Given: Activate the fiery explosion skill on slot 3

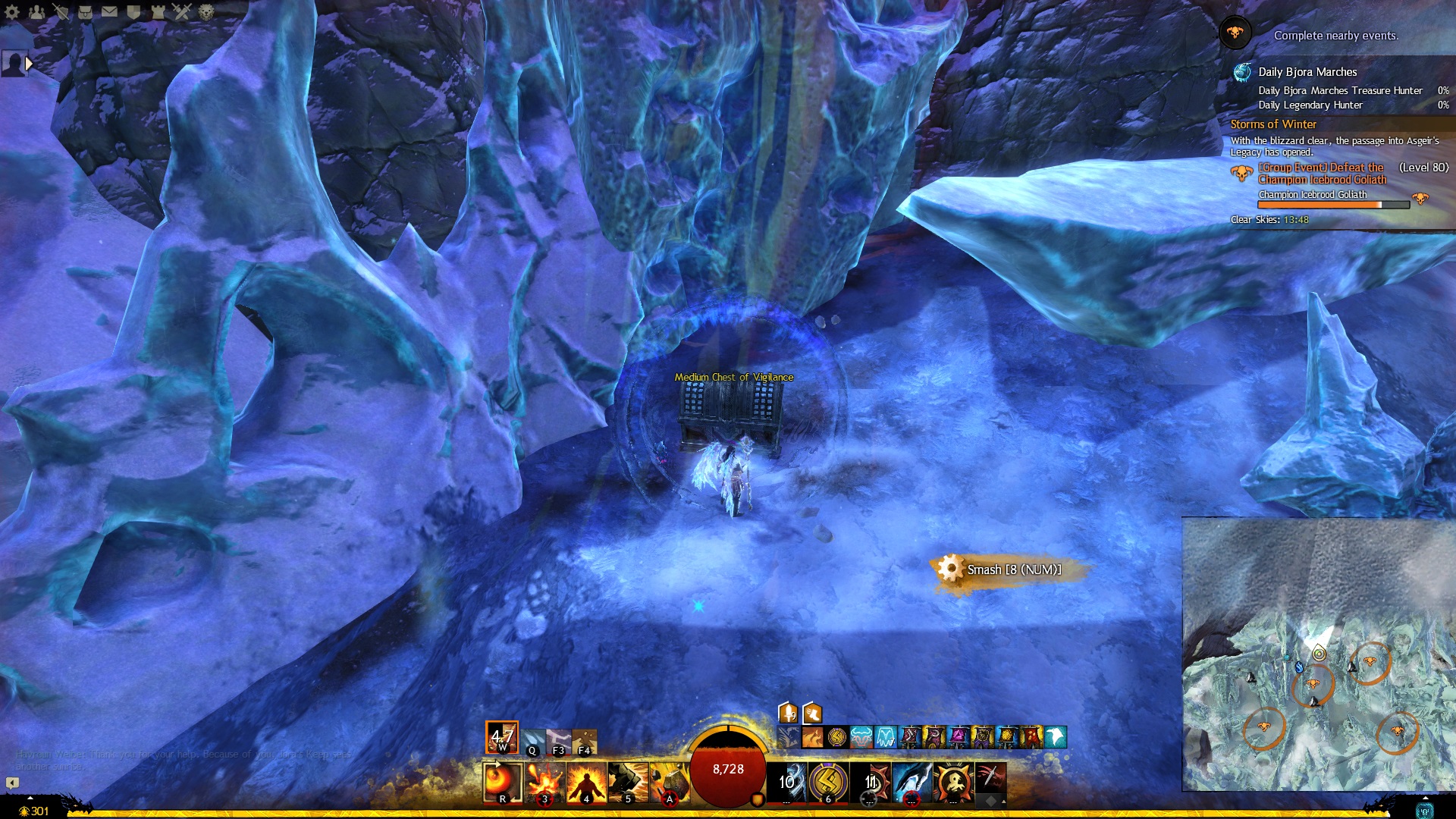Looking at the screenshot, I should 544,783.
